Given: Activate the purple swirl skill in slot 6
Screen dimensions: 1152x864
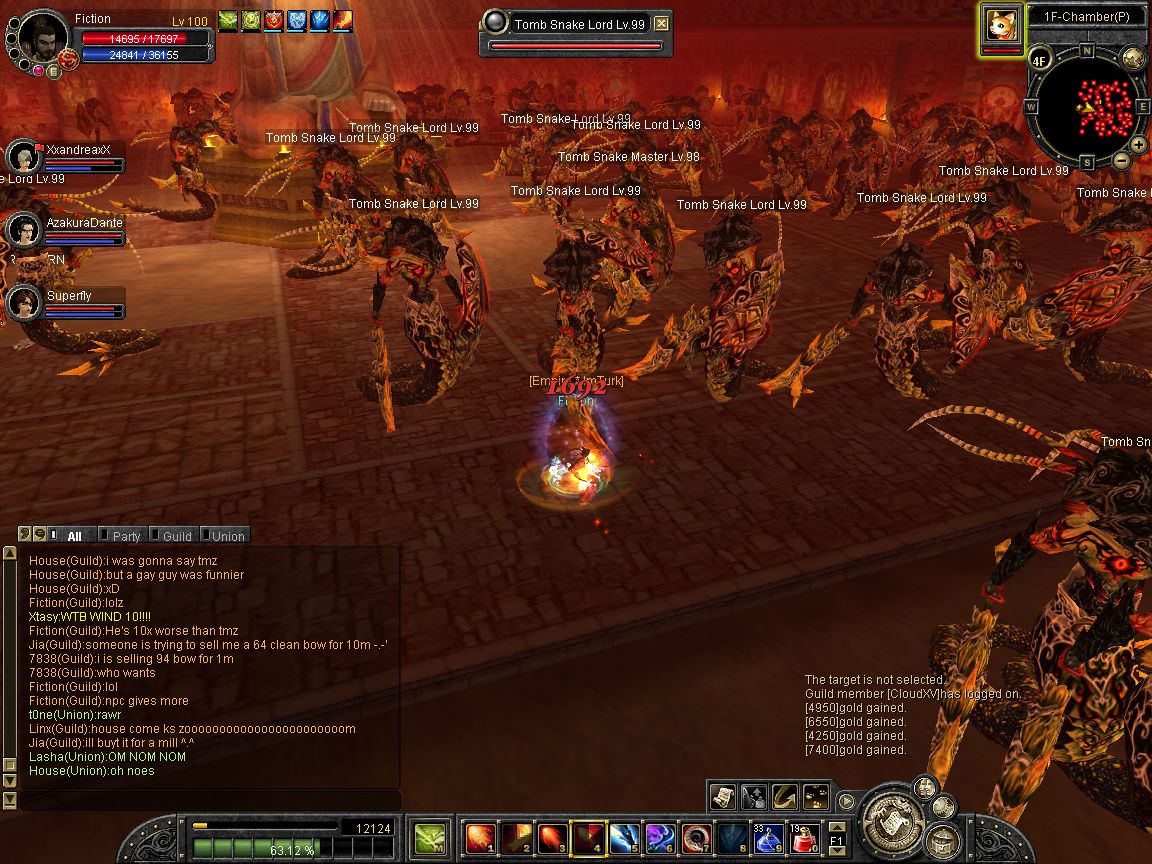Looking at the screenshot, I should pyautogui.click(x=660, y=836).
